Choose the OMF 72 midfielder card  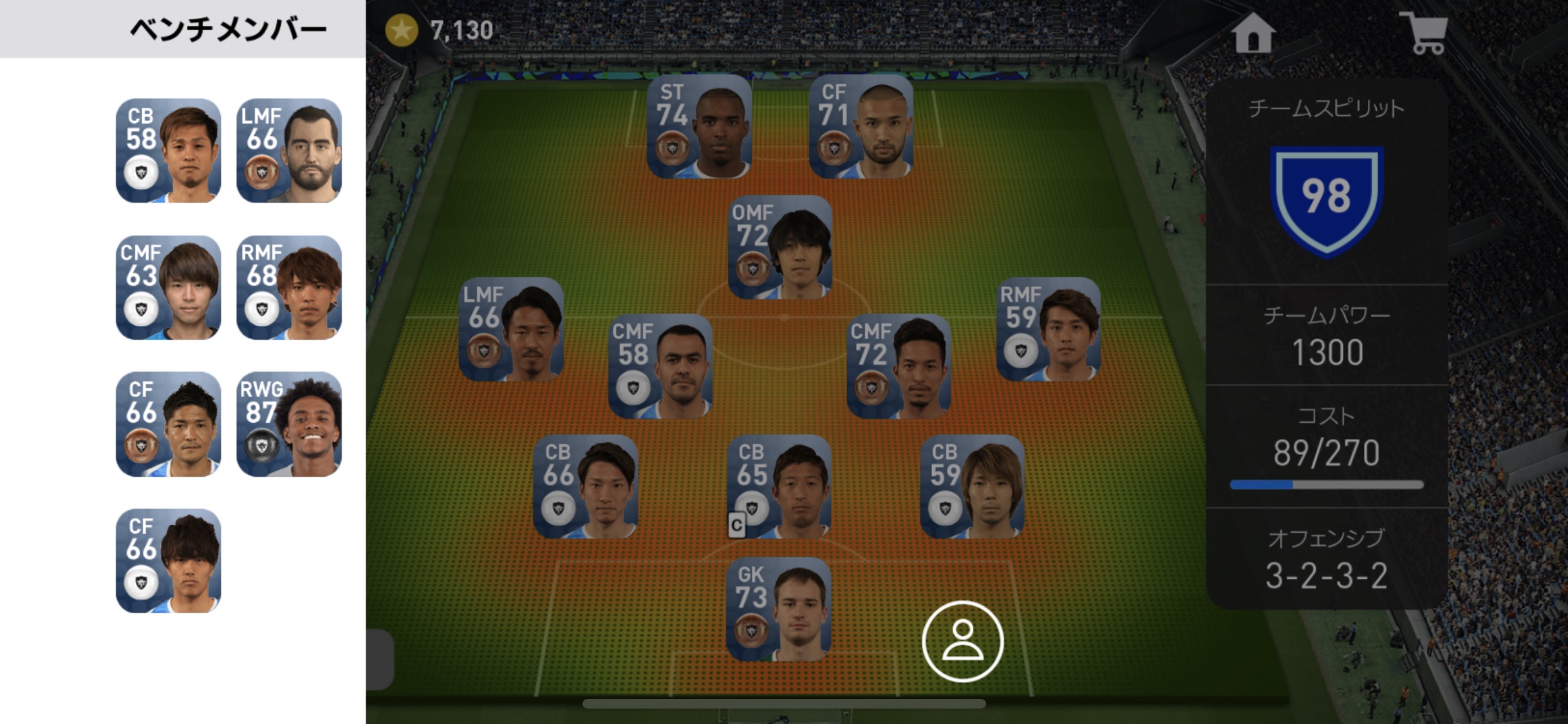point(779,248)
